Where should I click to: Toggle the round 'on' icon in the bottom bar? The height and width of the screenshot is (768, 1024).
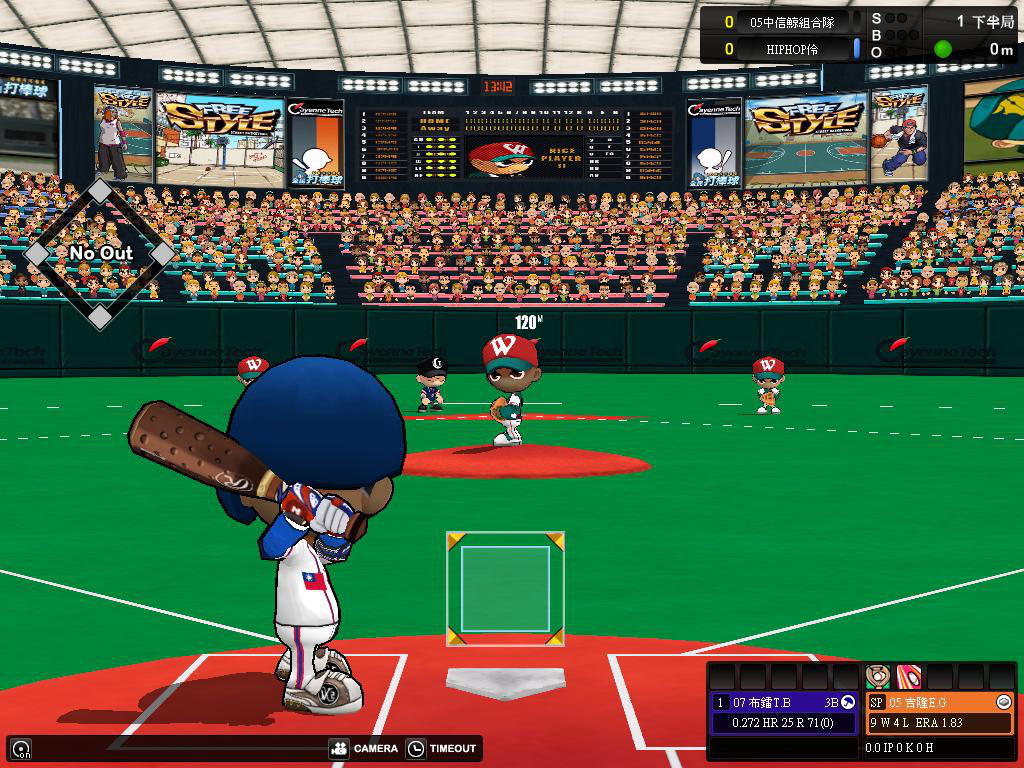(21, 749)
